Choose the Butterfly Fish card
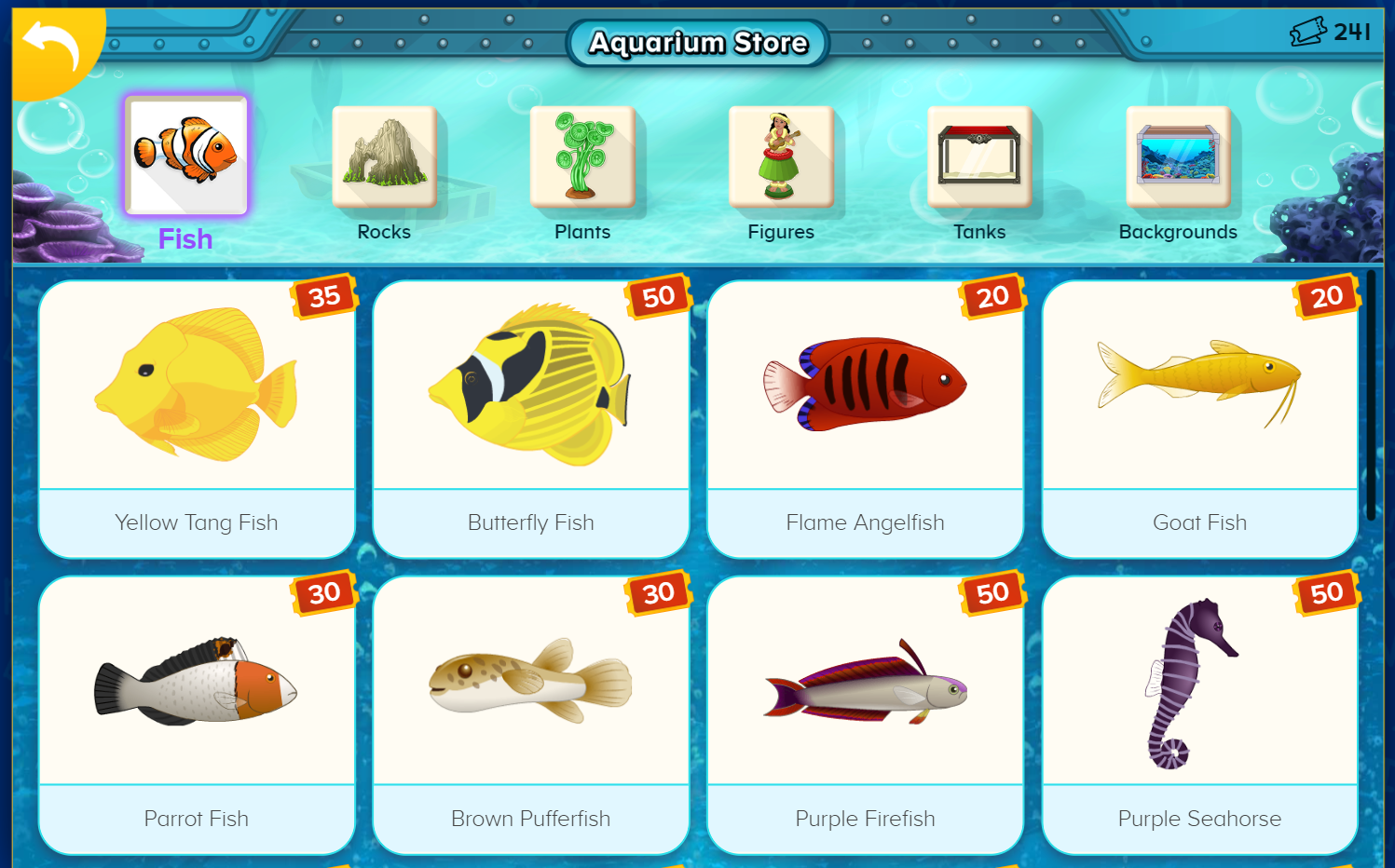 coord(531,419)
